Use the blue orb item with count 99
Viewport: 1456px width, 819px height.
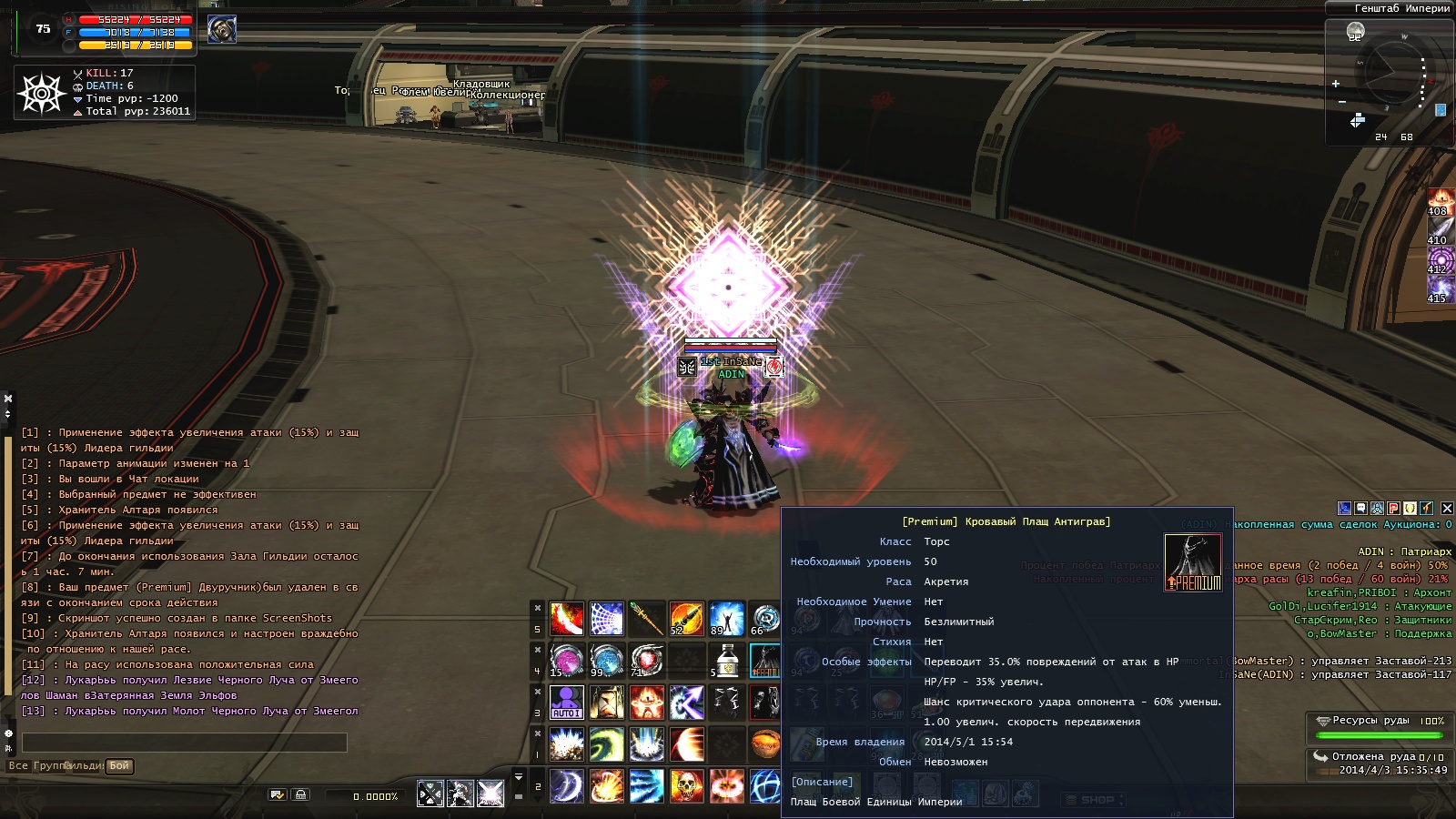coord(606,661)
